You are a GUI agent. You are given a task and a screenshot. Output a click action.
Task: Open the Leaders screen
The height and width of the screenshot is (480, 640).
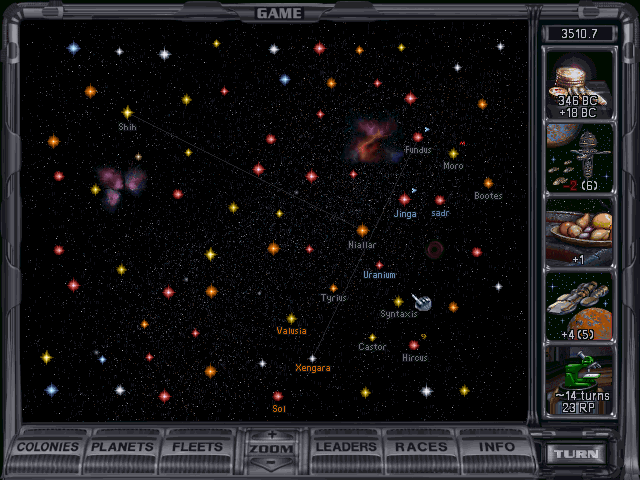tap(348, 447)
